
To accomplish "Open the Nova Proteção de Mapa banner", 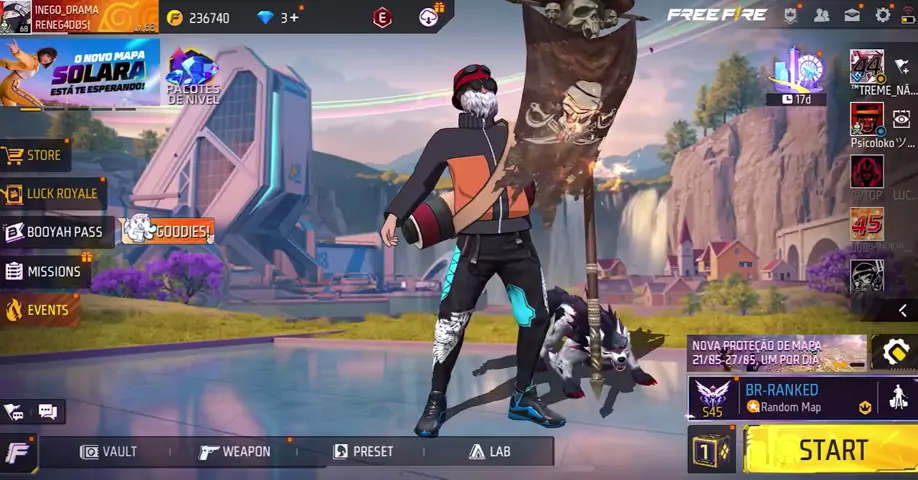I will click(777, 352).
